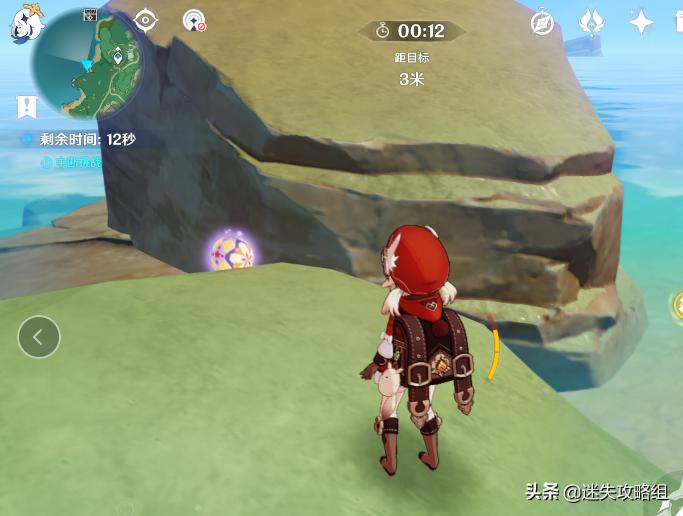Click the 中断挑战 abort challenge button

point(72,162)
